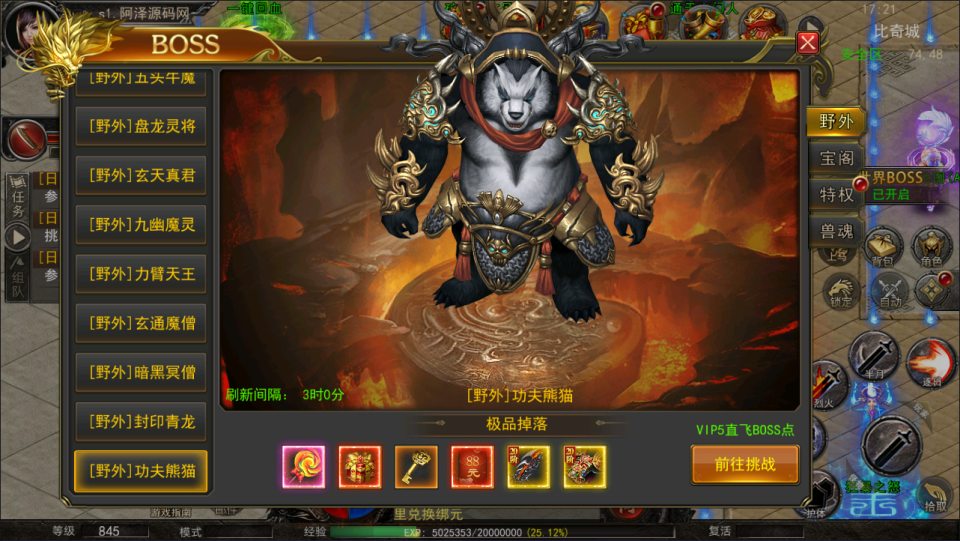This screenshot has width=960, height=541.
Task: Pick boss 玄通魔僧 from list
Action: point(141,323)
